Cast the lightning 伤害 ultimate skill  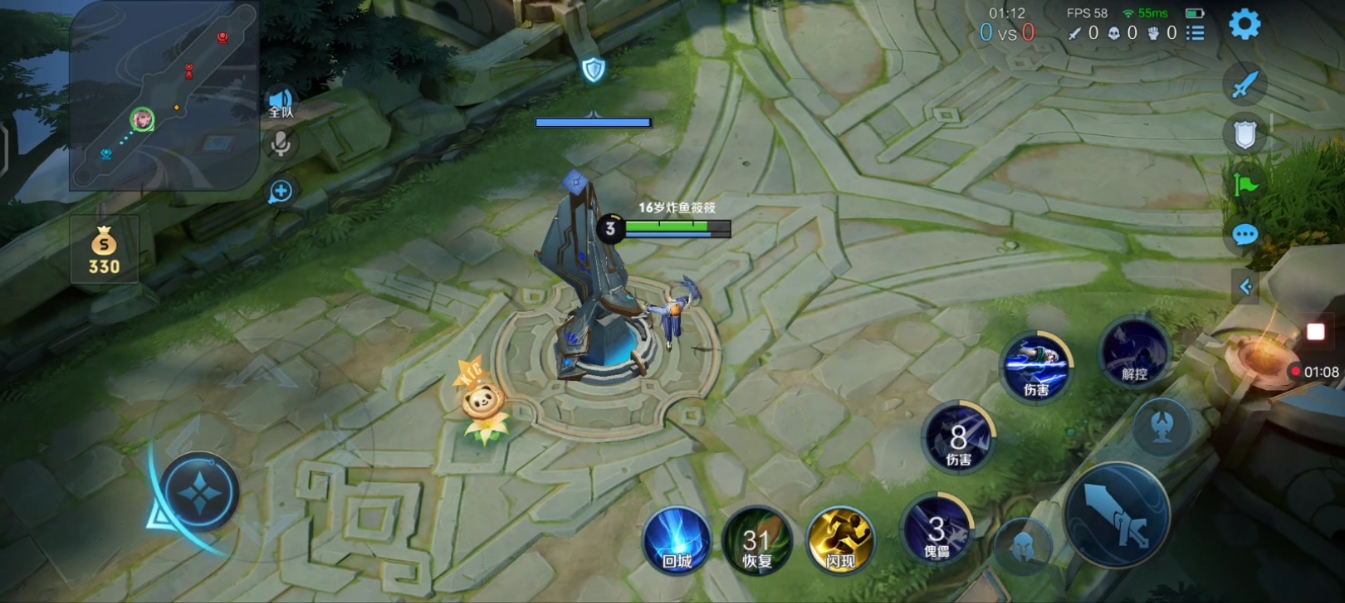pos(1036,366)
